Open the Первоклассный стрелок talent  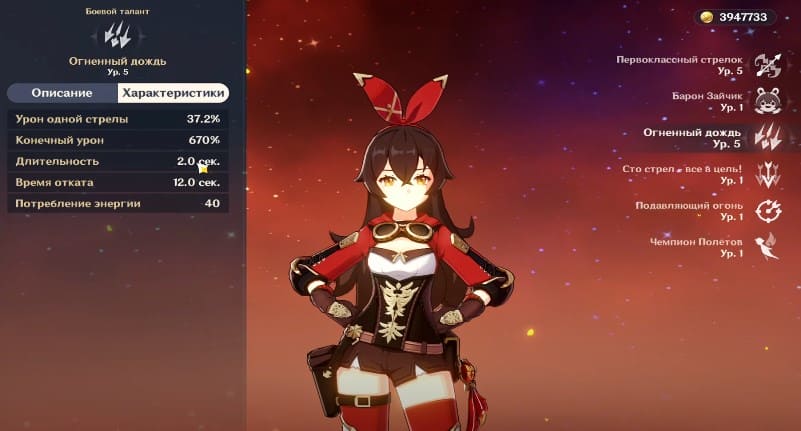pyautogui.click(x=767, y=65)
